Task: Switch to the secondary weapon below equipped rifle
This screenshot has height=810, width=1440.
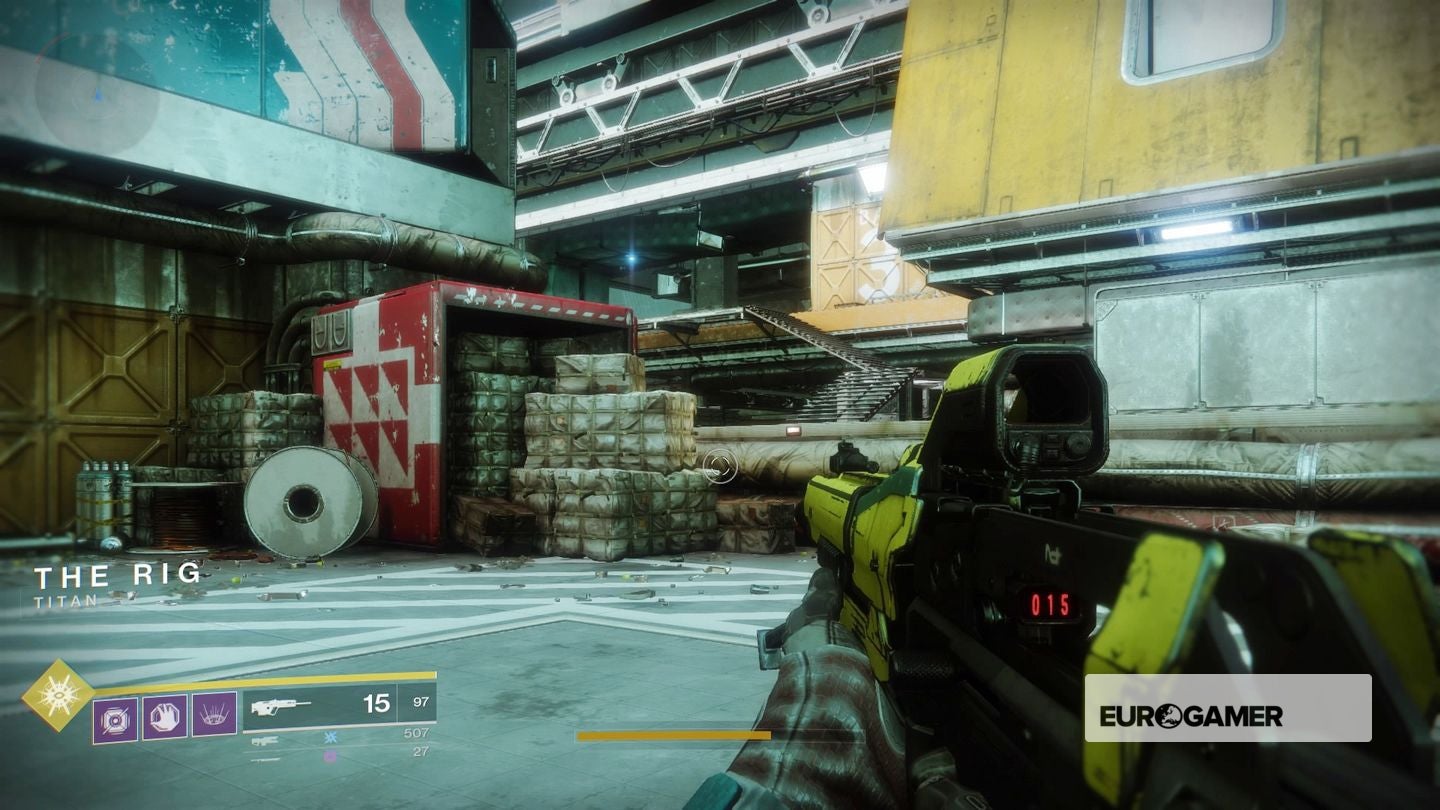Action: click(x=265, y=741)
